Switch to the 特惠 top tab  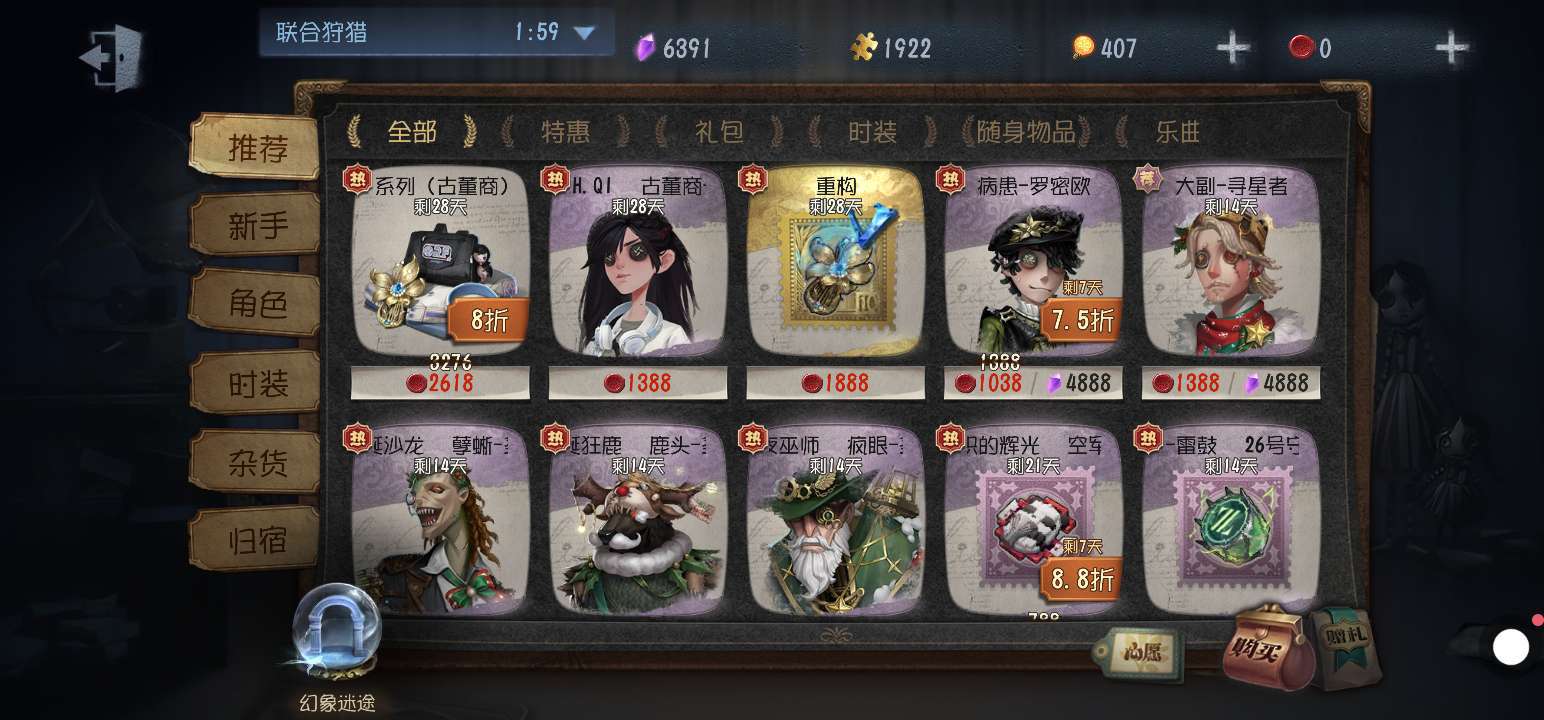(565, 131)
